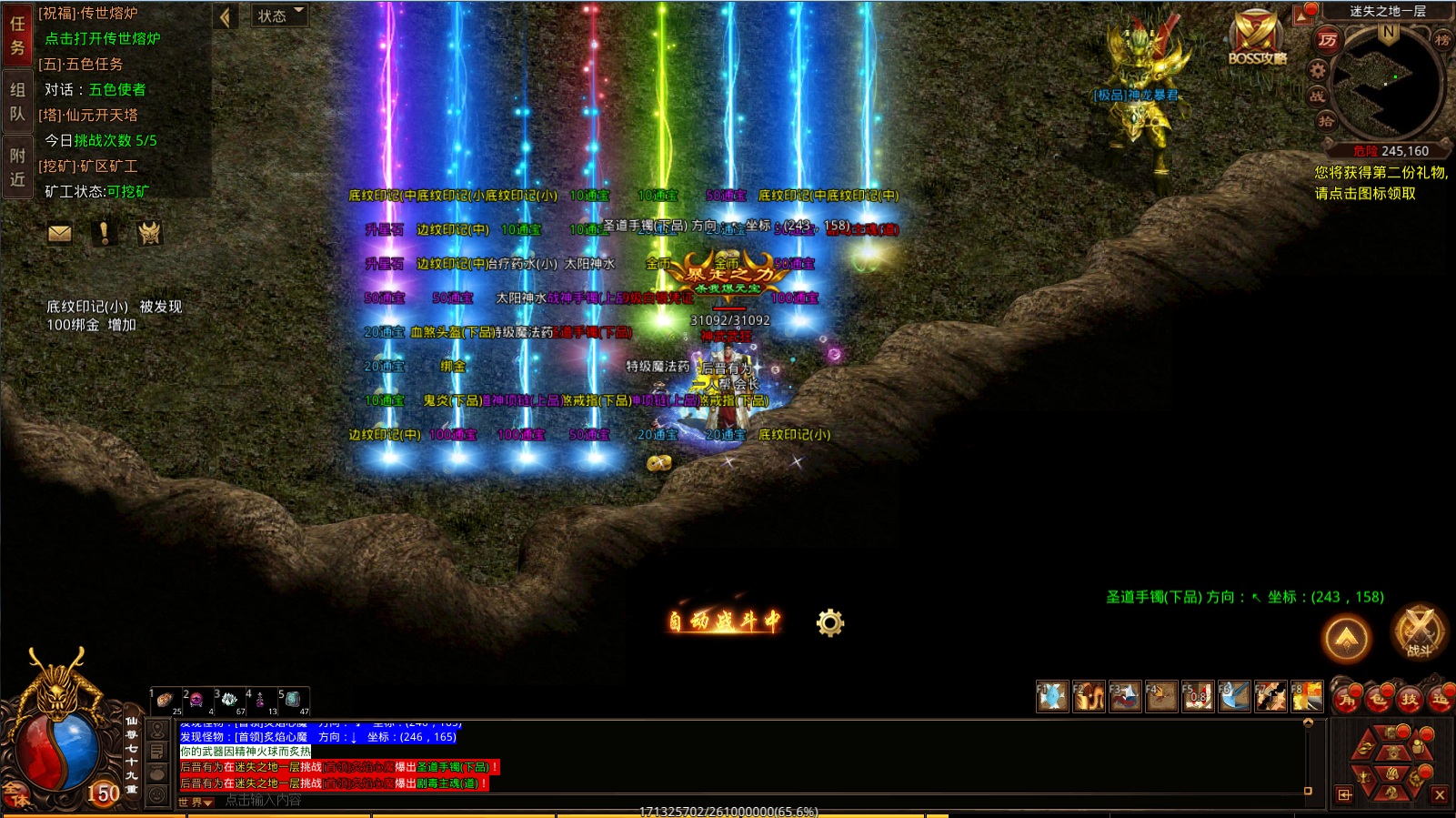Open the mail envelope icon

tap(60, 234)
